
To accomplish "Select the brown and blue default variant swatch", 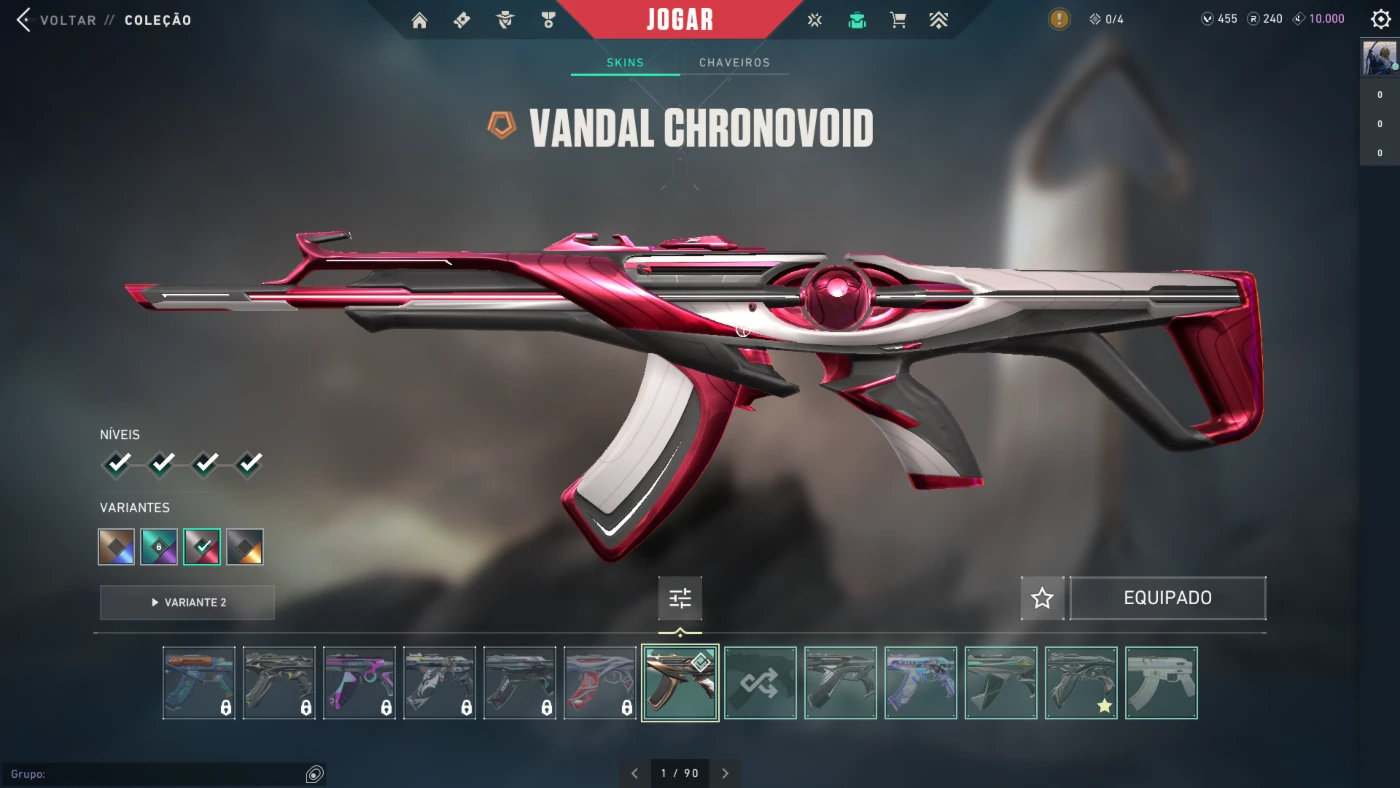I will [117, 547].
